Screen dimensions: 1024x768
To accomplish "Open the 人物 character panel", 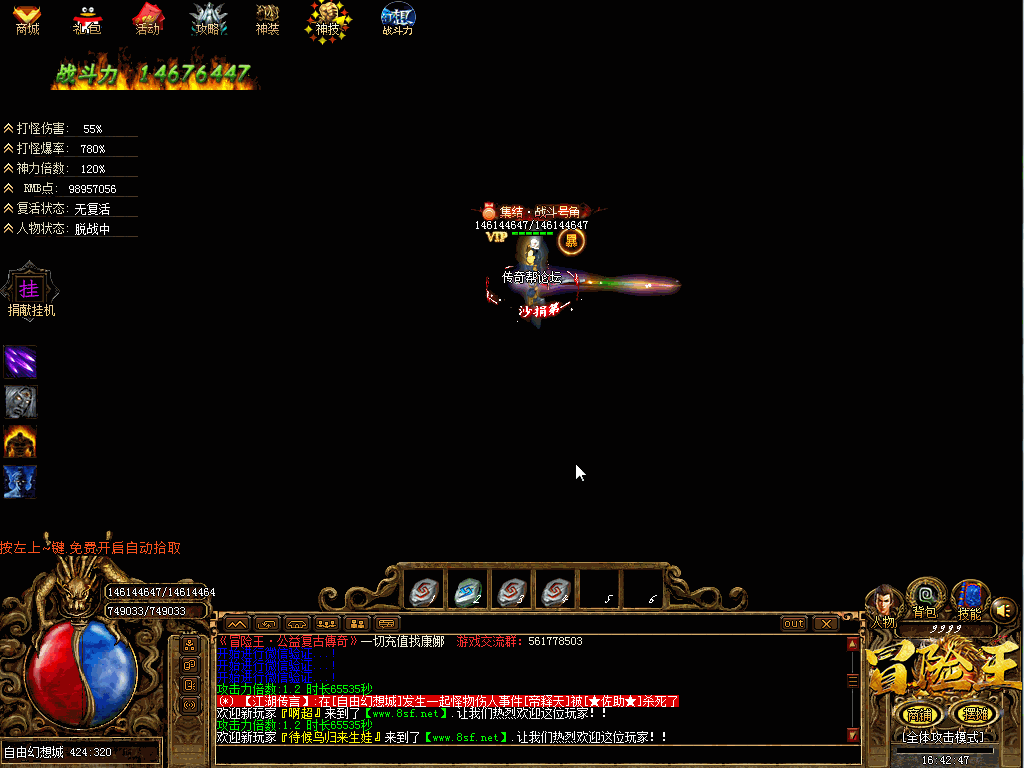I will (x=882, y=604).
